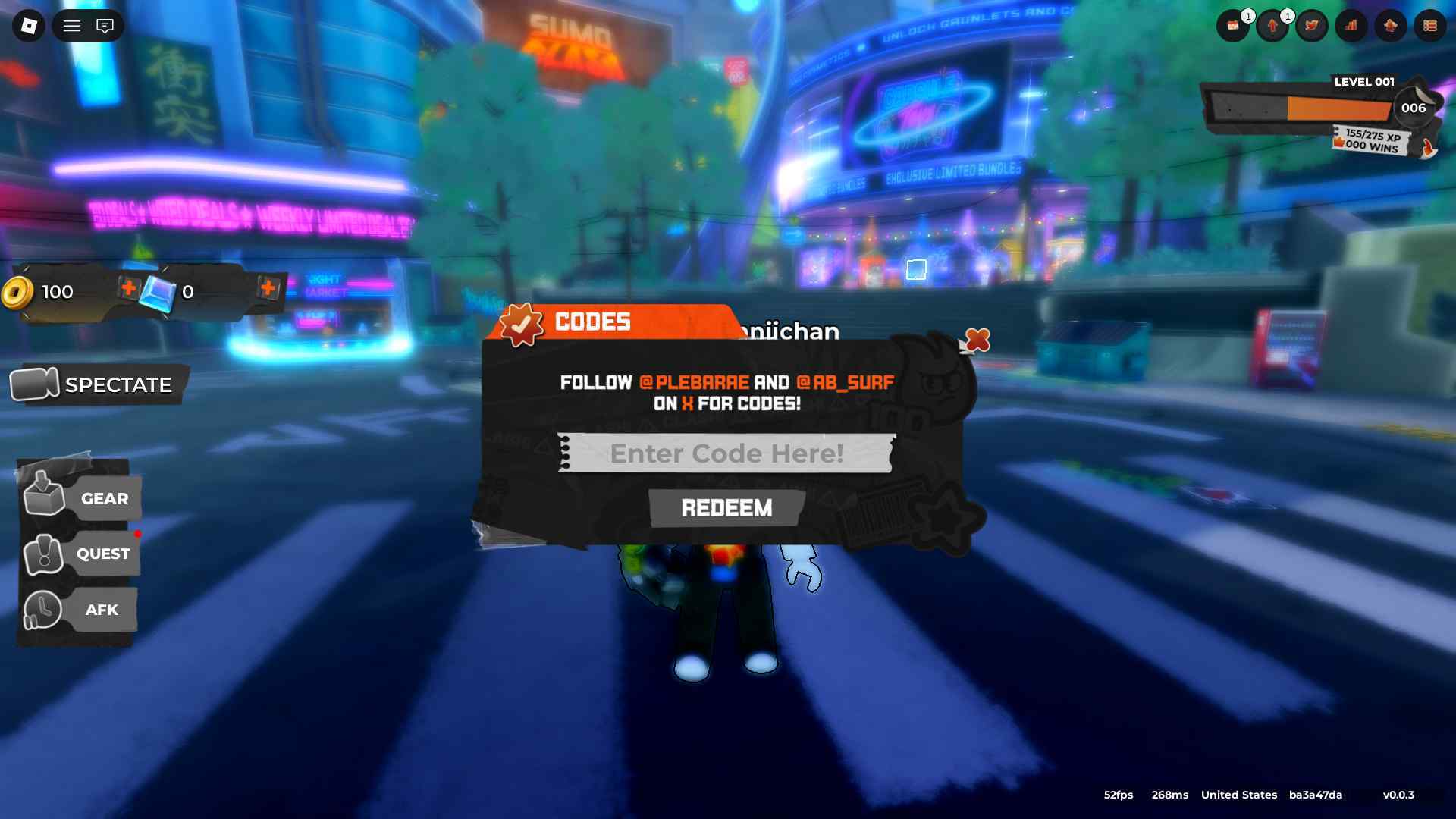Click the plus icon to buy gems

pyautogui.click(x=269, y=290)
